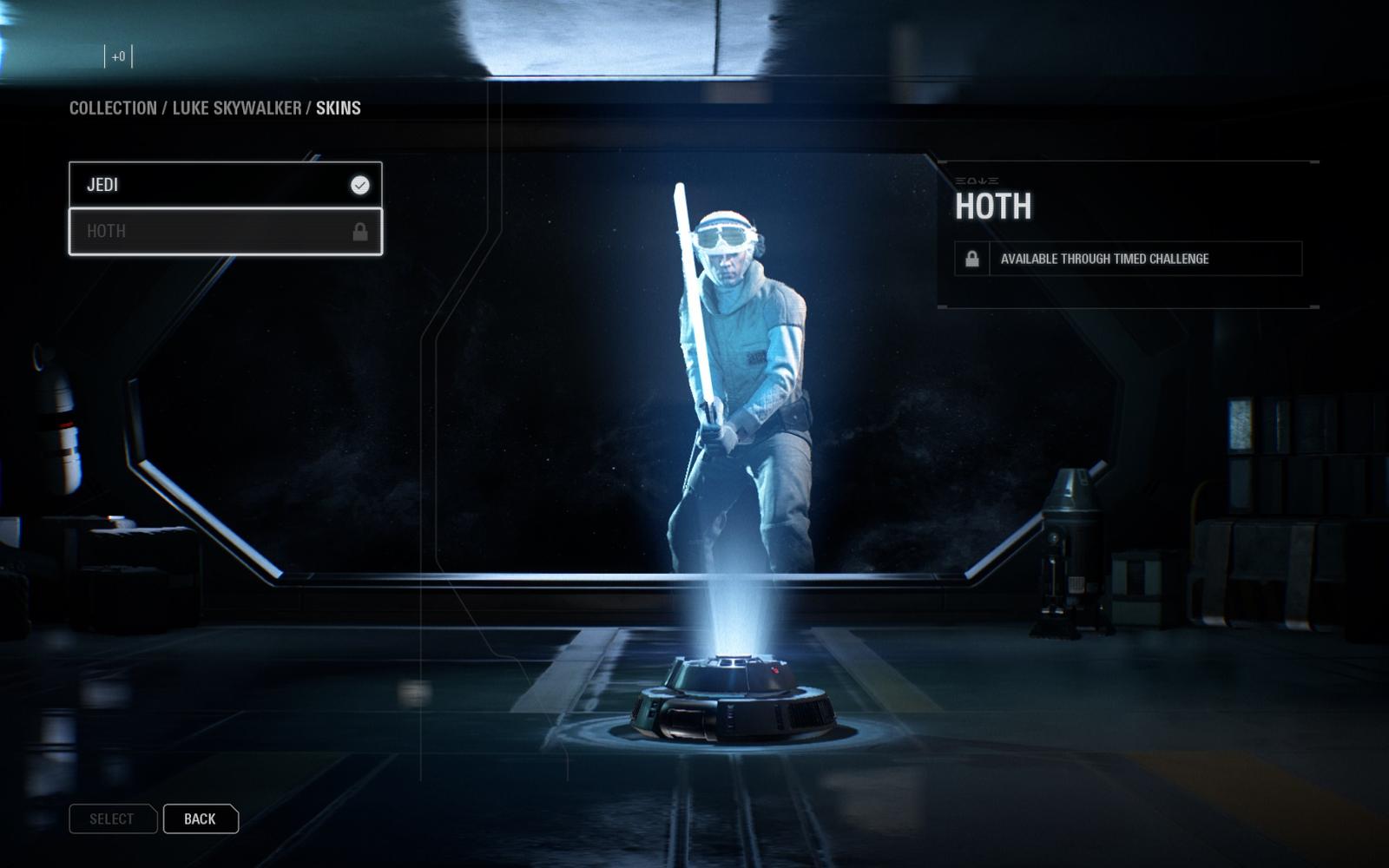This screenshot has height=868, width=1389.
Task: Choose the locked Hoth skin
Action: (x=225, y=232)
